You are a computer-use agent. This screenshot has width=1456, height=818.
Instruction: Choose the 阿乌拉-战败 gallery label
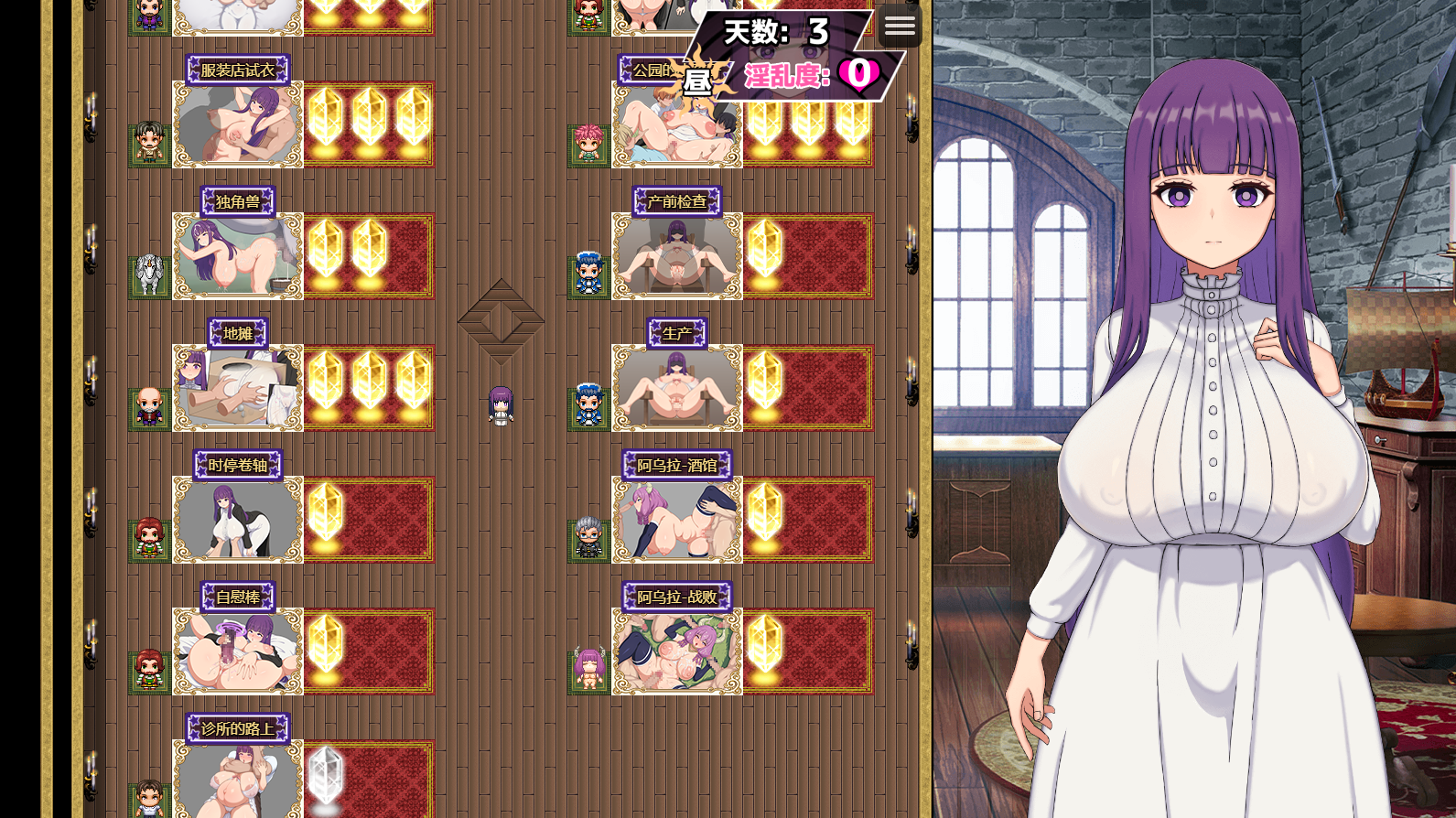coord(677,597)
